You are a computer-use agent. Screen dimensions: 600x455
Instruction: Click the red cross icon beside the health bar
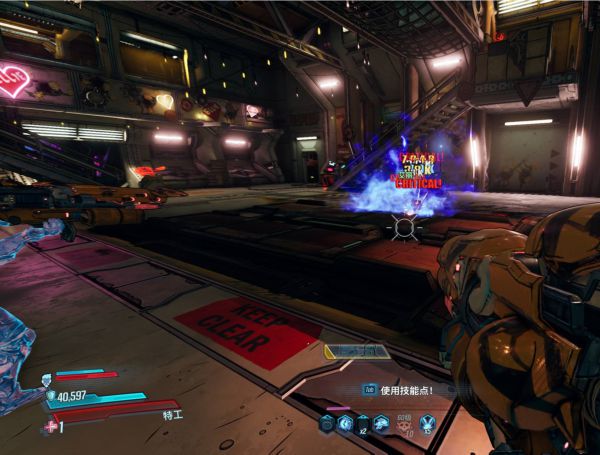pyautogui.click(x=51, y=426)
